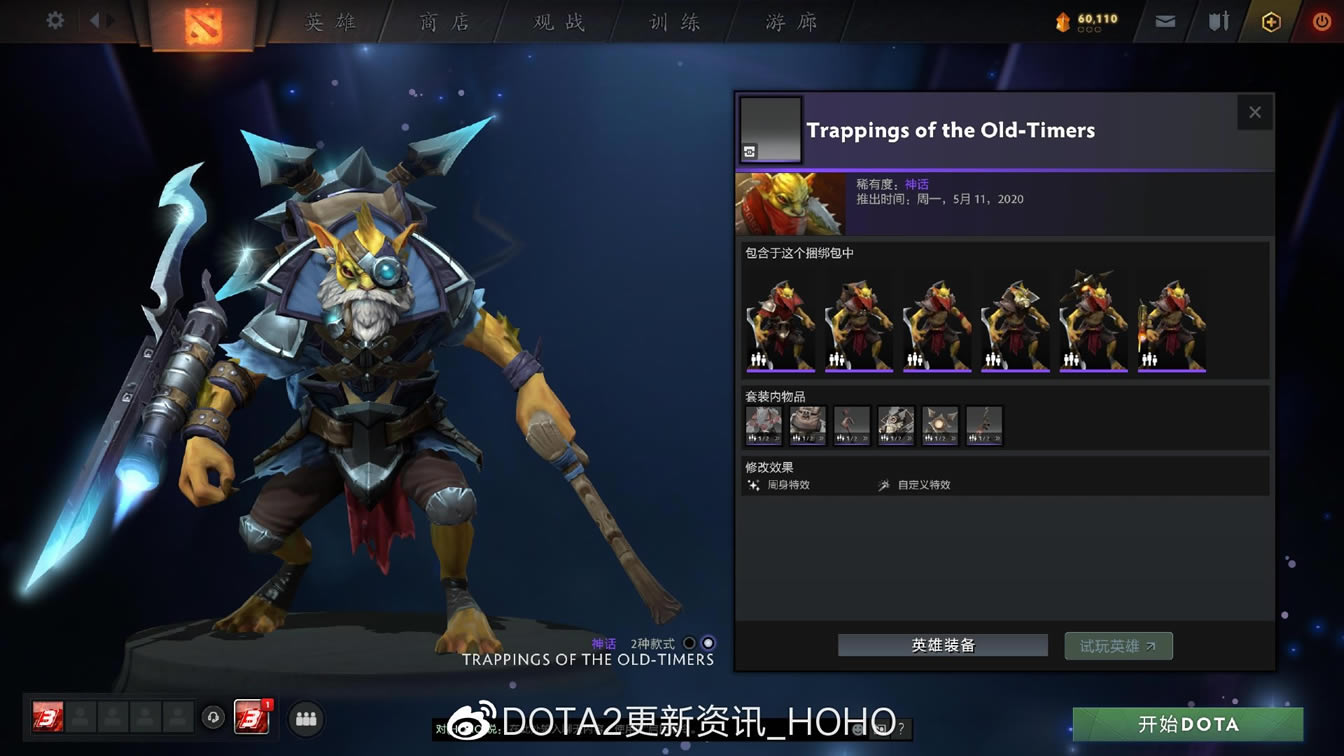Open Dota Plus hexagon icon
The width and height of the screenshot is (1344, 756).
(x=1271, y=20)
